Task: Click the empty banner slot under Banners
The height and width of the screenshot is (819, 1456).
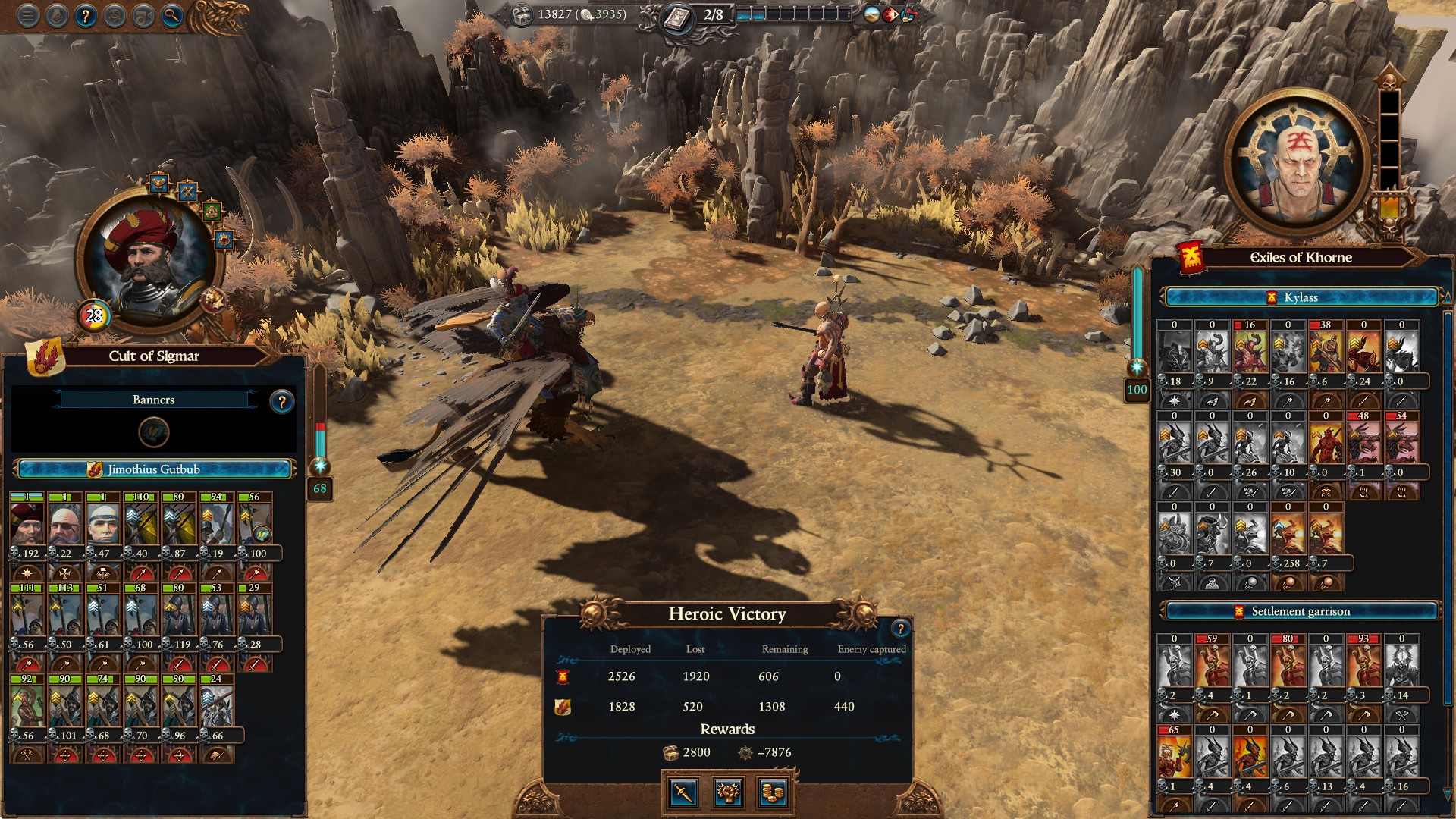Action: click(x=154, y=433)
